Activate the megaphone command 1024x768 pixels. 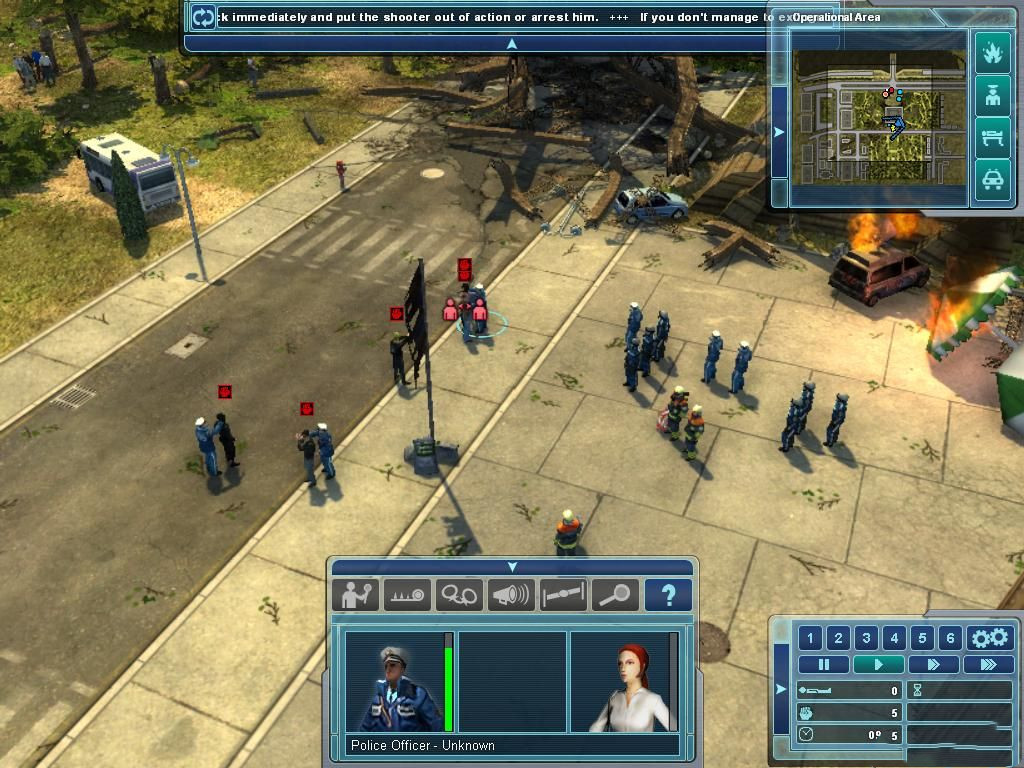point(511,595)
